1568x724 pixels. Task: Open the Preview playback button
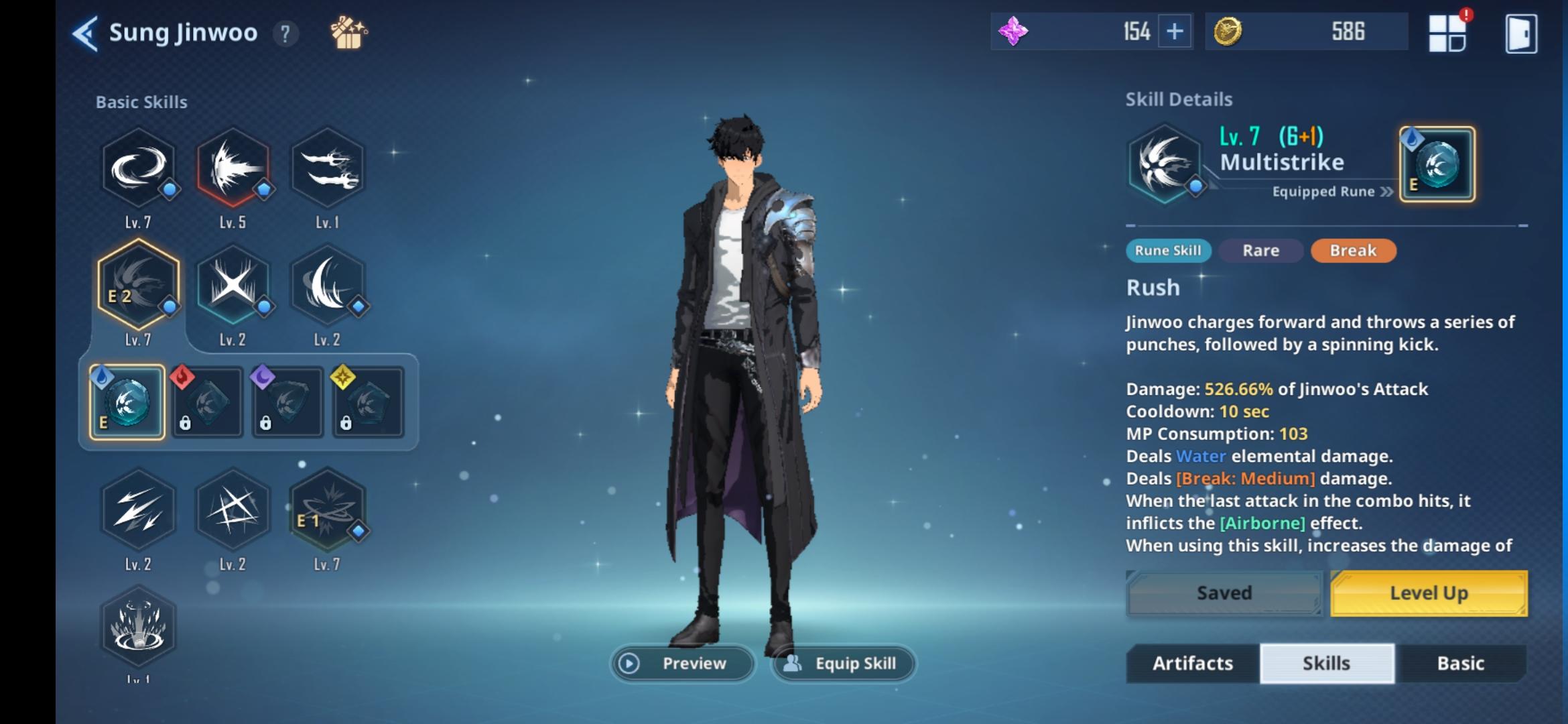point(629,663)
